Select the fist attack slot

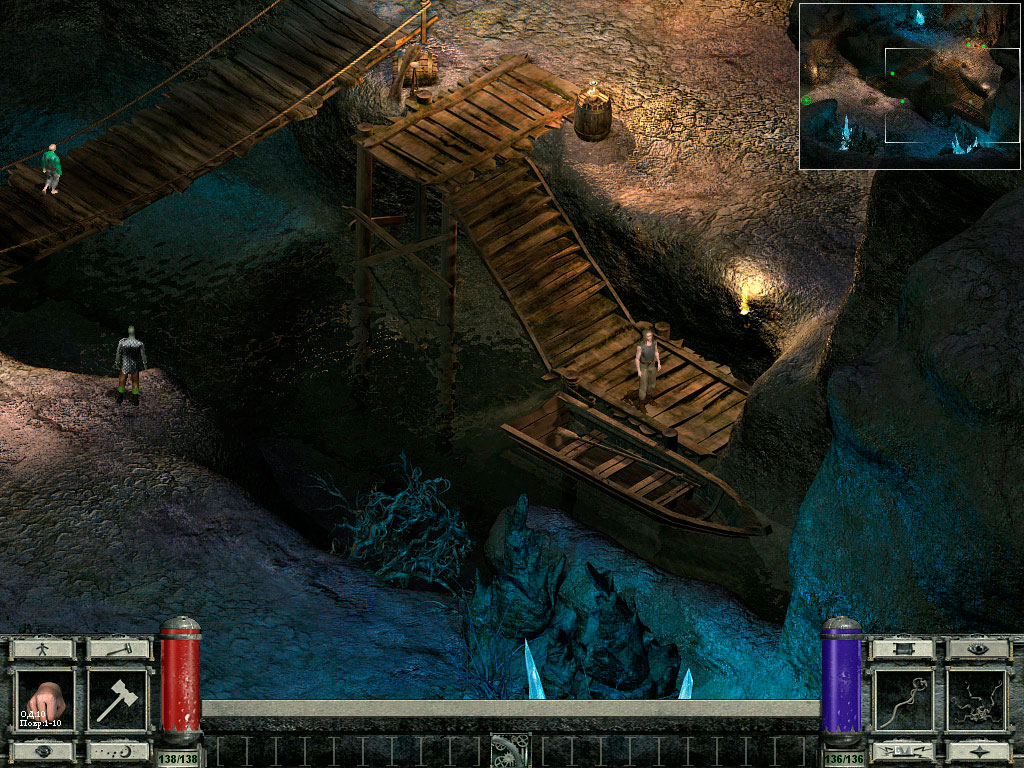tap(44, 701)
